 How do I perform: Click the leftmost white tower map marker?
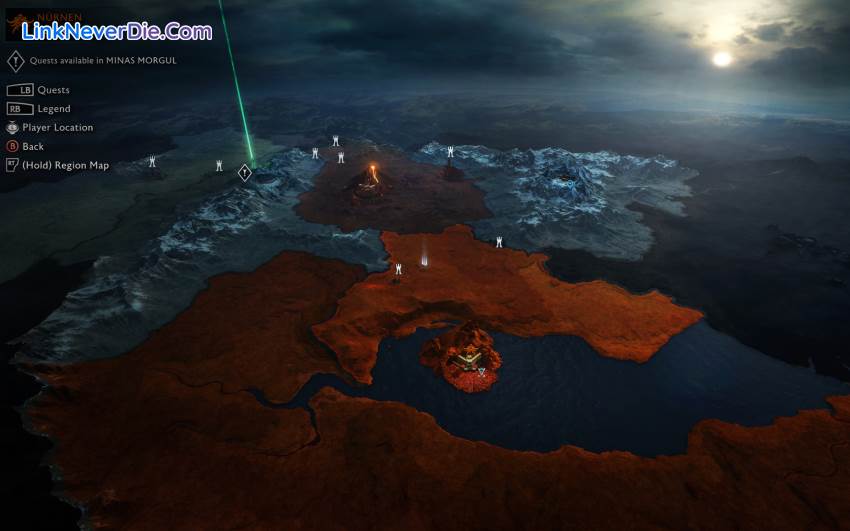[x=152, y=162]
